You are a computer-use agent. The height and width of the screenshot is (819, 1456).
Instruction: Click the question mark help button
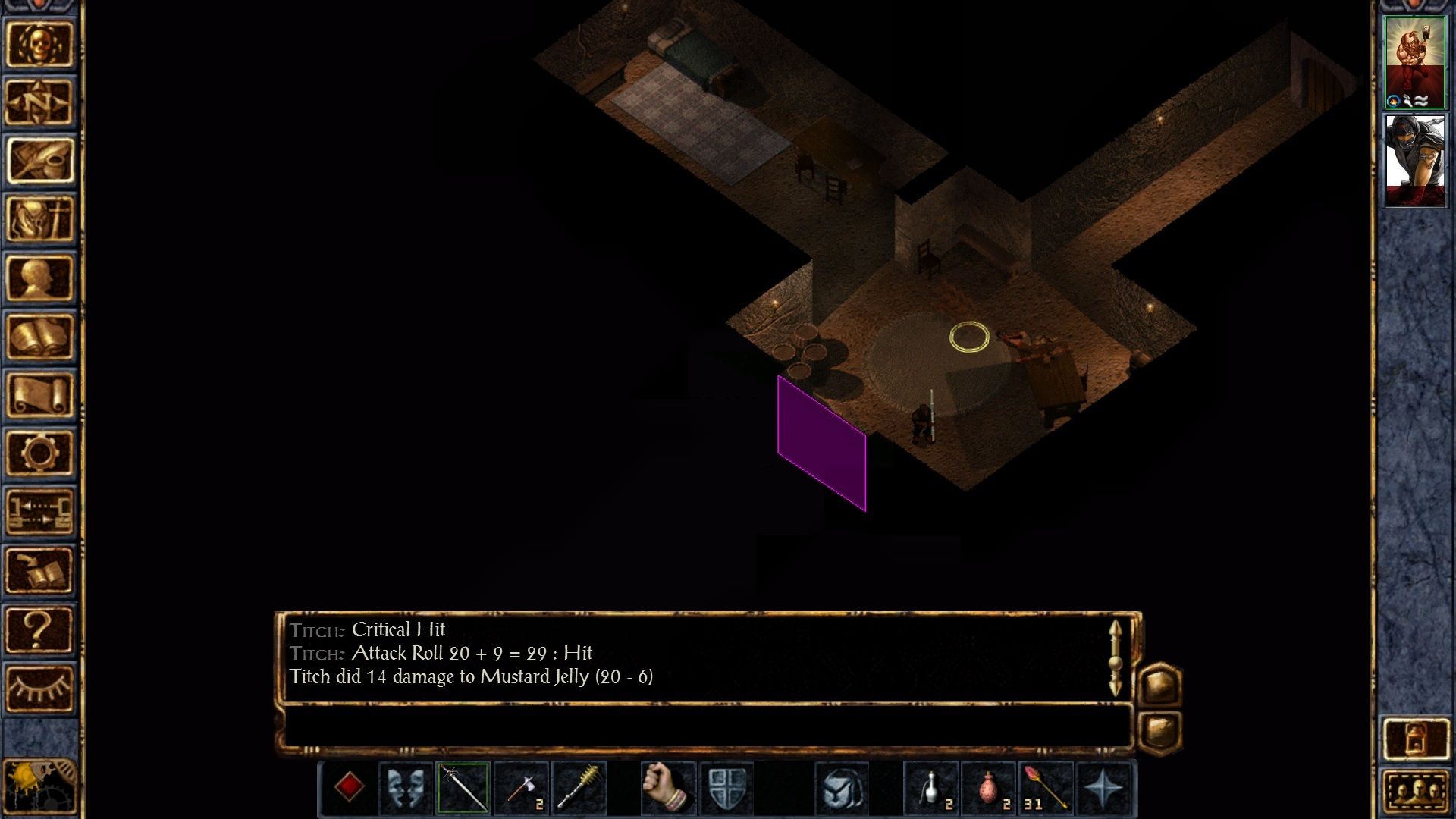(39, 629)
